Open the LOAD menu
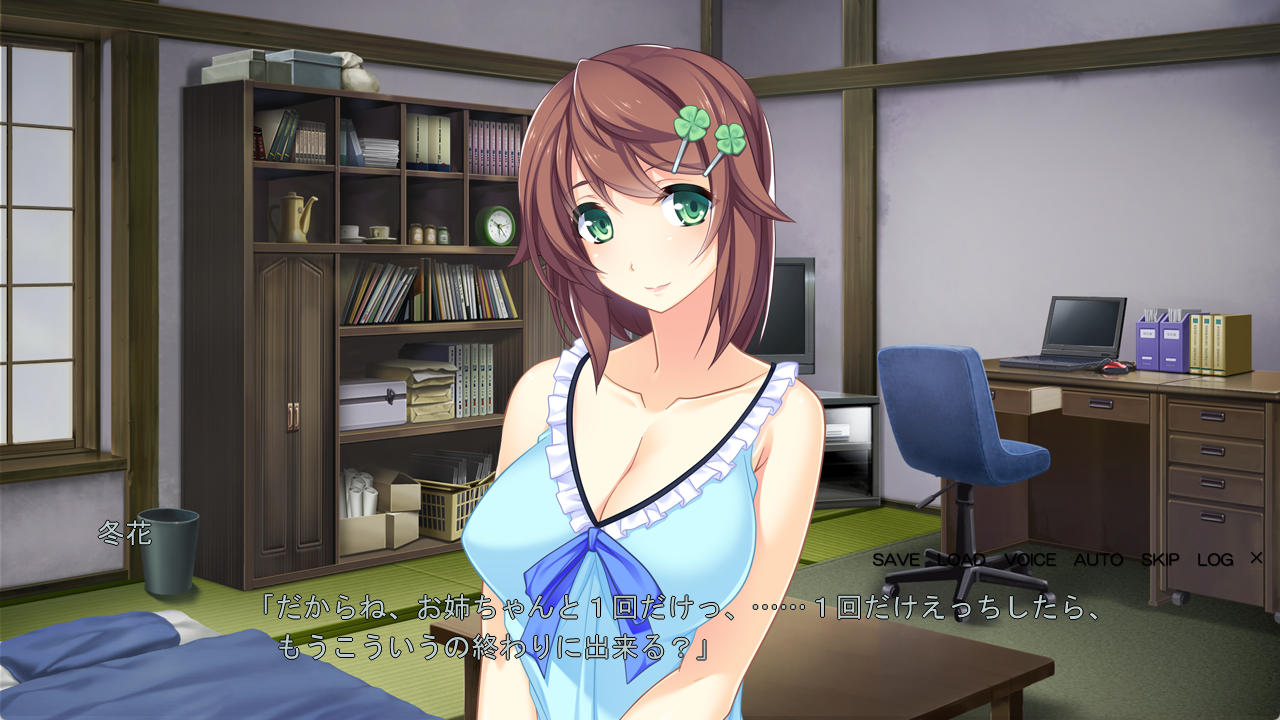This screenshot has height=720, width=1280. click(962, 560)
